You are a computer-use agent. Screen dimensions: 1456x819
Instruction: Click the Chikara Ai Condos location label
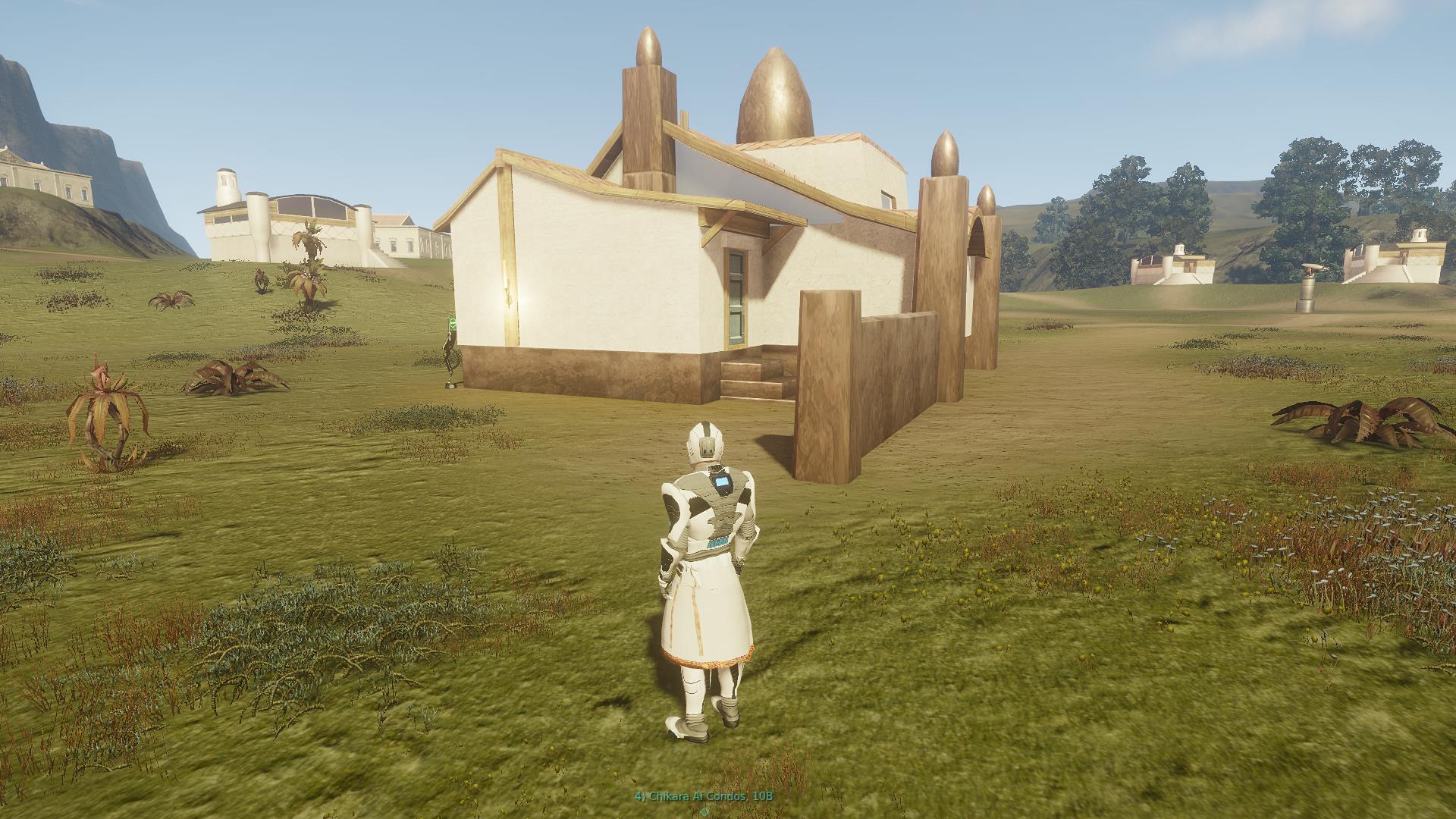pos(704,796)
